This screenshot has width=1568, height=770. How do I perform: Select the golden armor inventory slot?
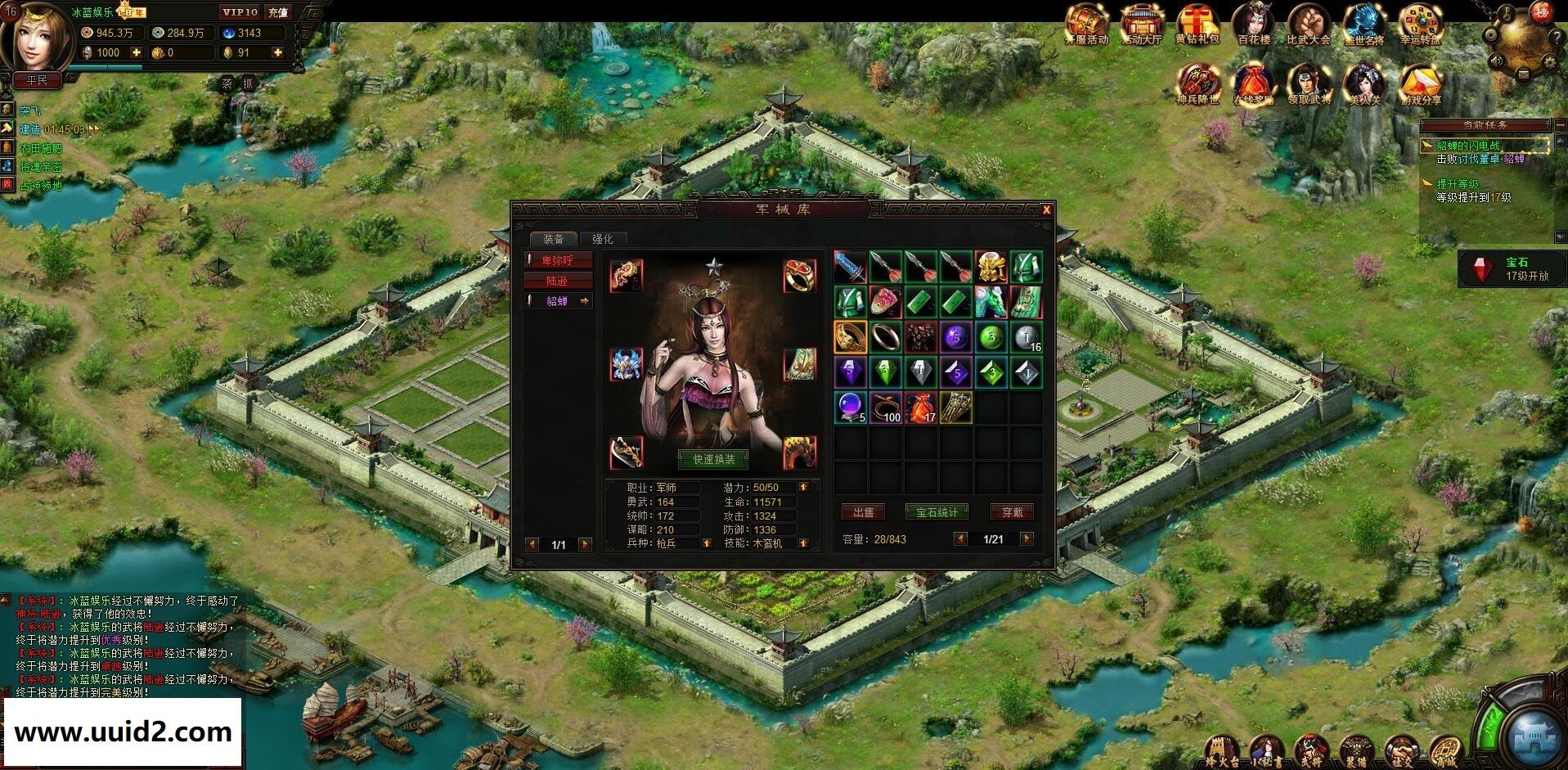[x=991, y=267]
